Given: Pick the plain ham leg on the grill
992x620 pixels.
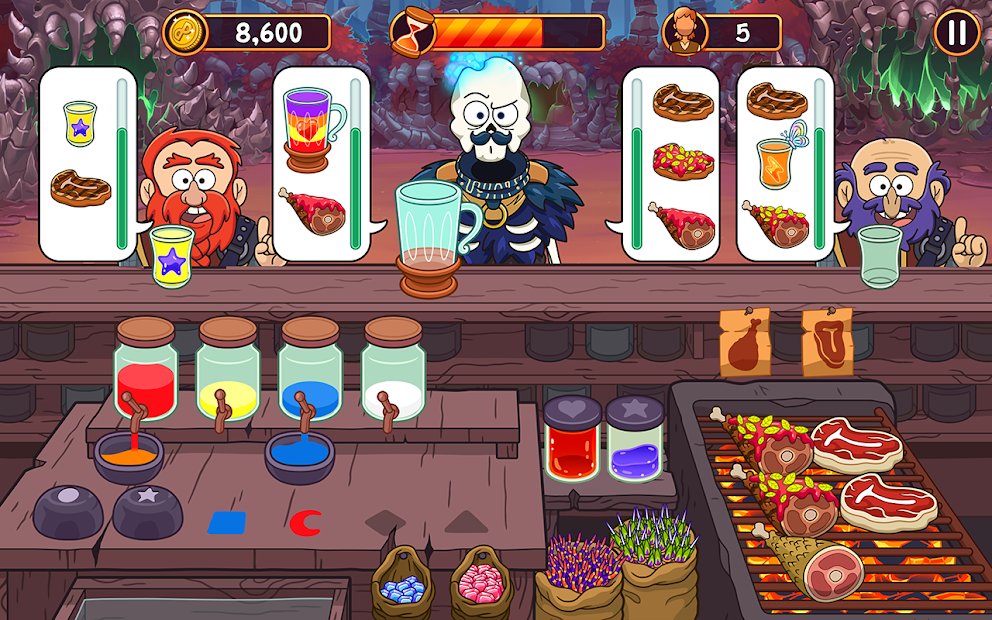Looking at the screenshot, I should point(820,567).
